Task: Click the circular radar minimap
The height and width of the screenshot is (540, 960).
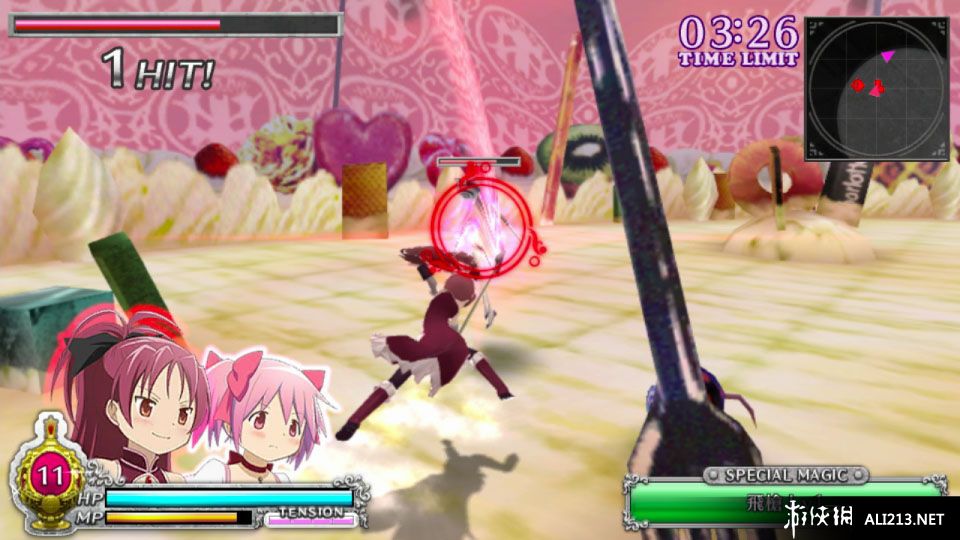Action: point(876,88)
